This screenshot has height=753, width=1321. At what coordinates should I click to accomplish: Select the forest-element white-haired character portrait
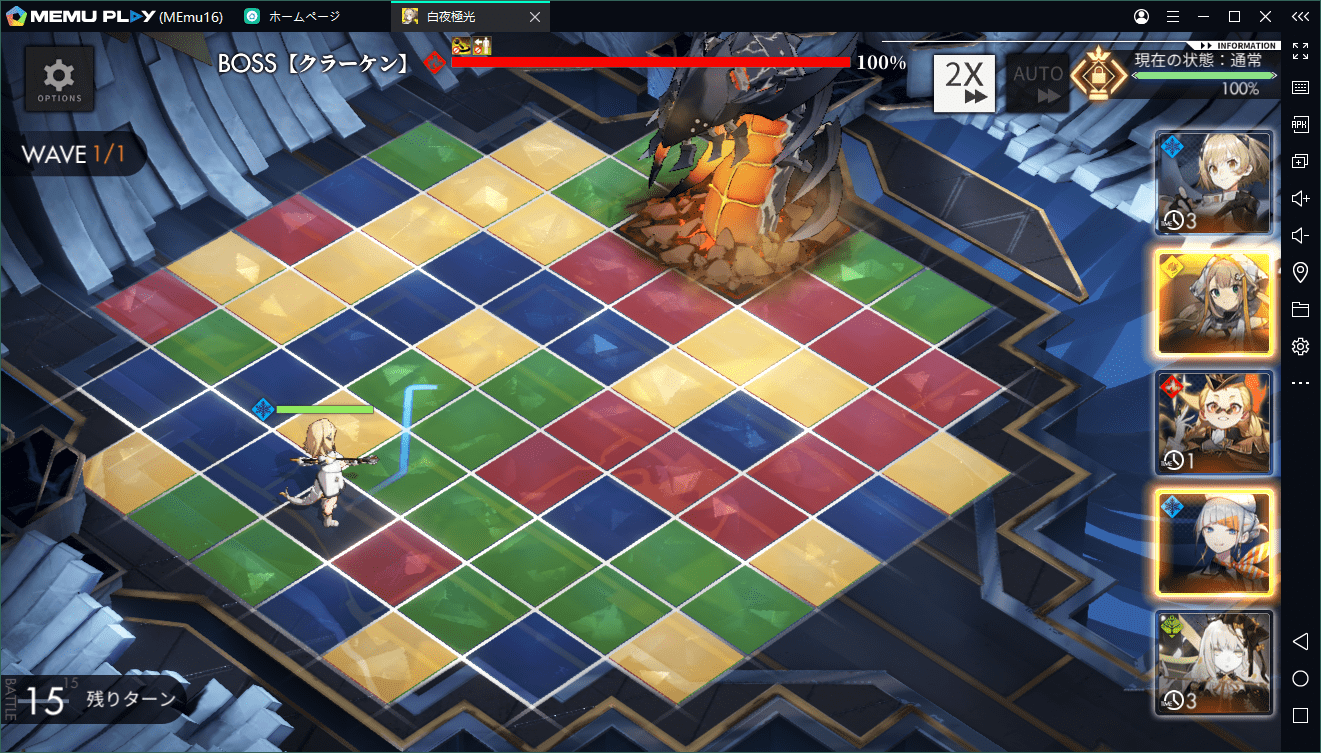[x=1214, y=661]
